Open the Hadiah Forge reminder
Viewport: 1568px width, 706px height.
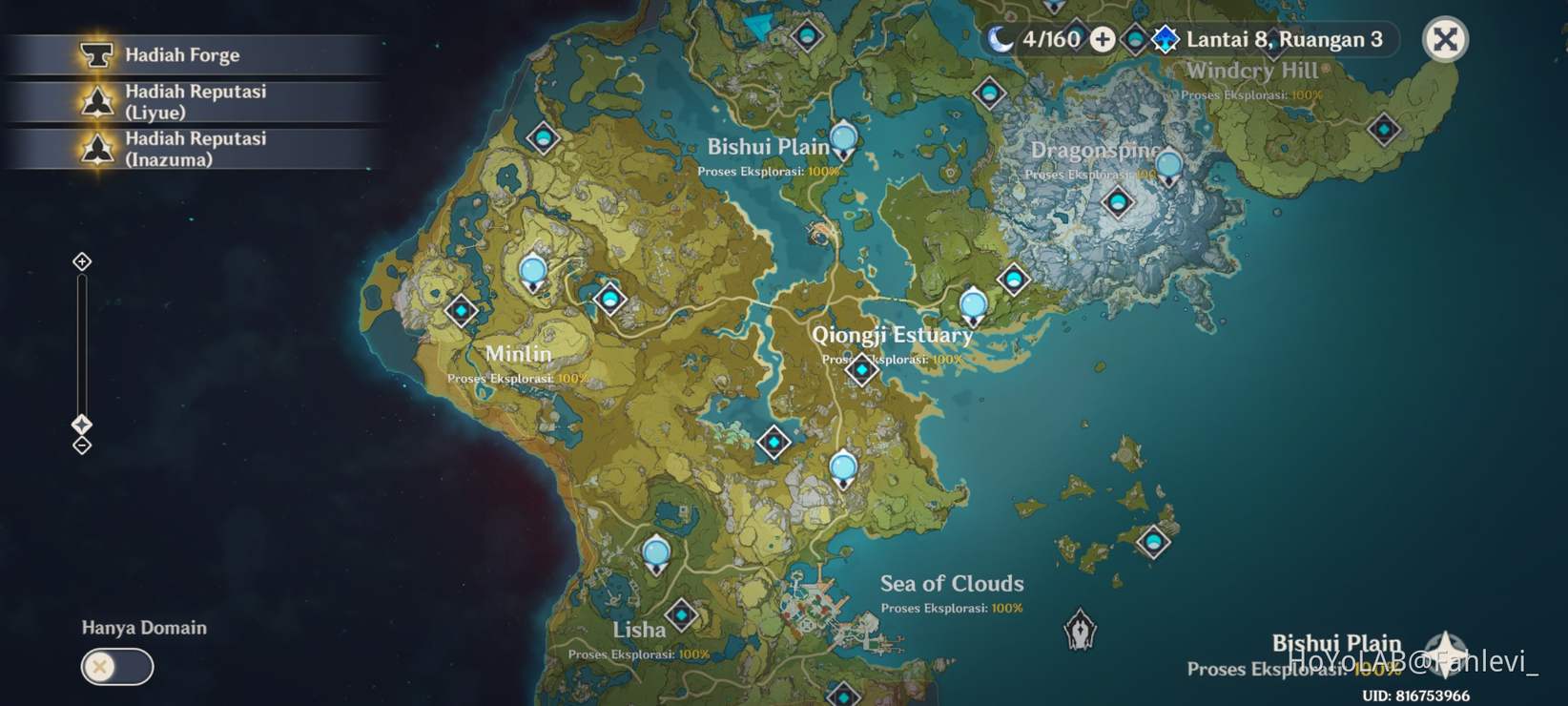point(181,55)
